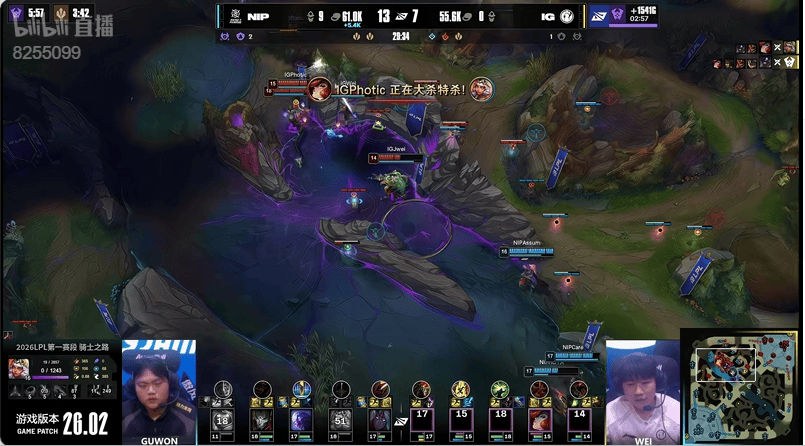Select the featured champion portrait in stats panel
Image resolution: width=805 pixels, height=446 pixels.
[x=20, y=369]
